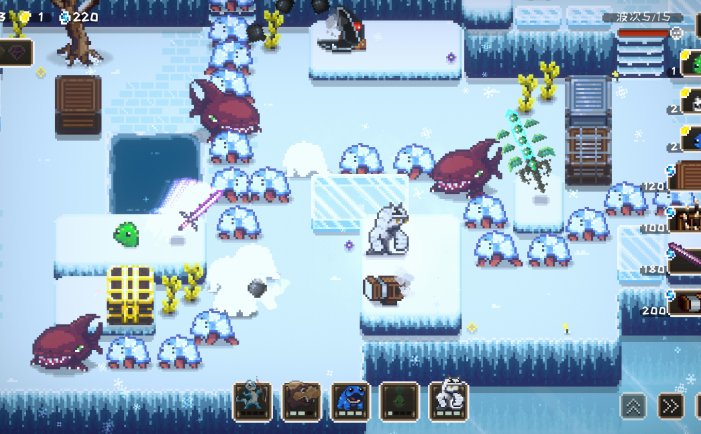701x434 pixels.
Task: Pick the brown boar unit card
Action: click(x=301, y=400)
